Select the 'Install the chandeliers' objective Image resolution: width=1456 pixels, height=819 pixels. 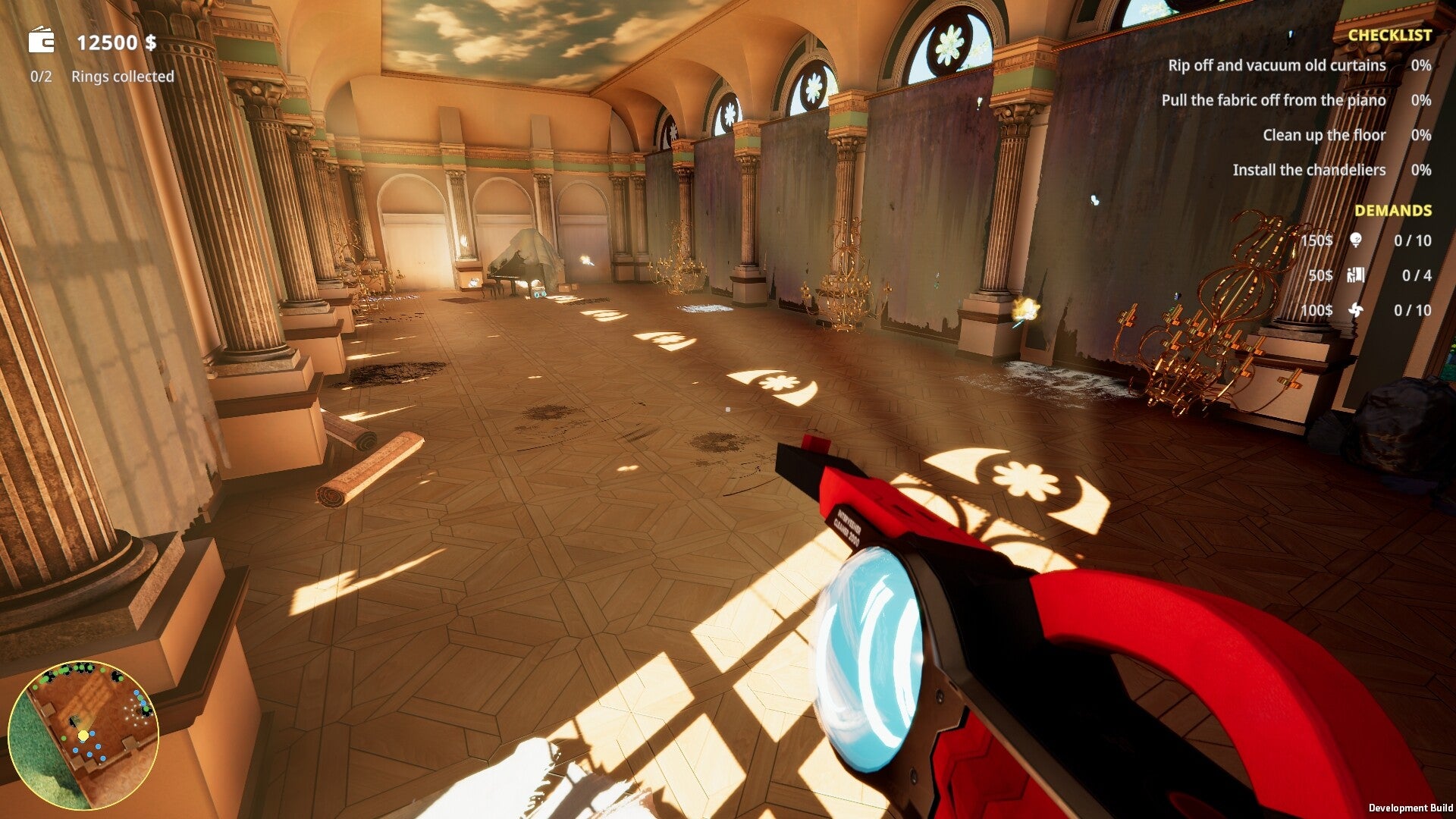tap(1308, 171)
